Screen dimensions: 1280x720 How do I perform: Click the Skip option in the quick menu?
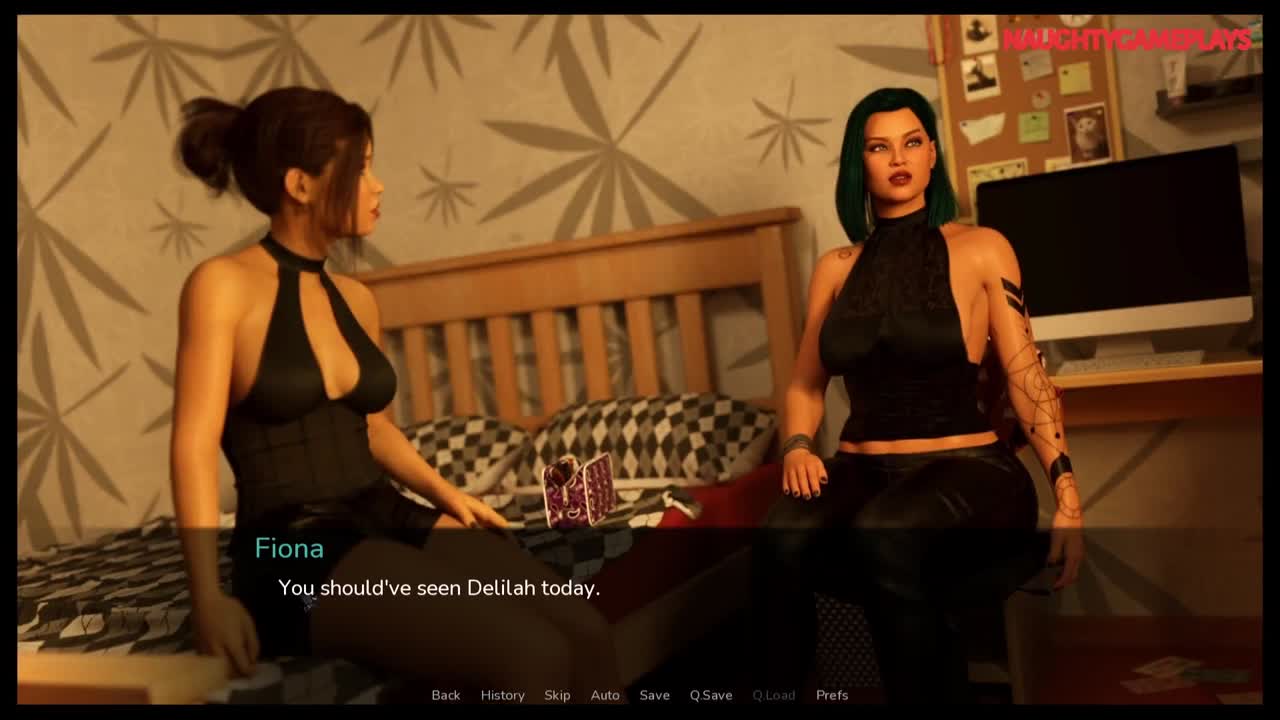(557, 695)
